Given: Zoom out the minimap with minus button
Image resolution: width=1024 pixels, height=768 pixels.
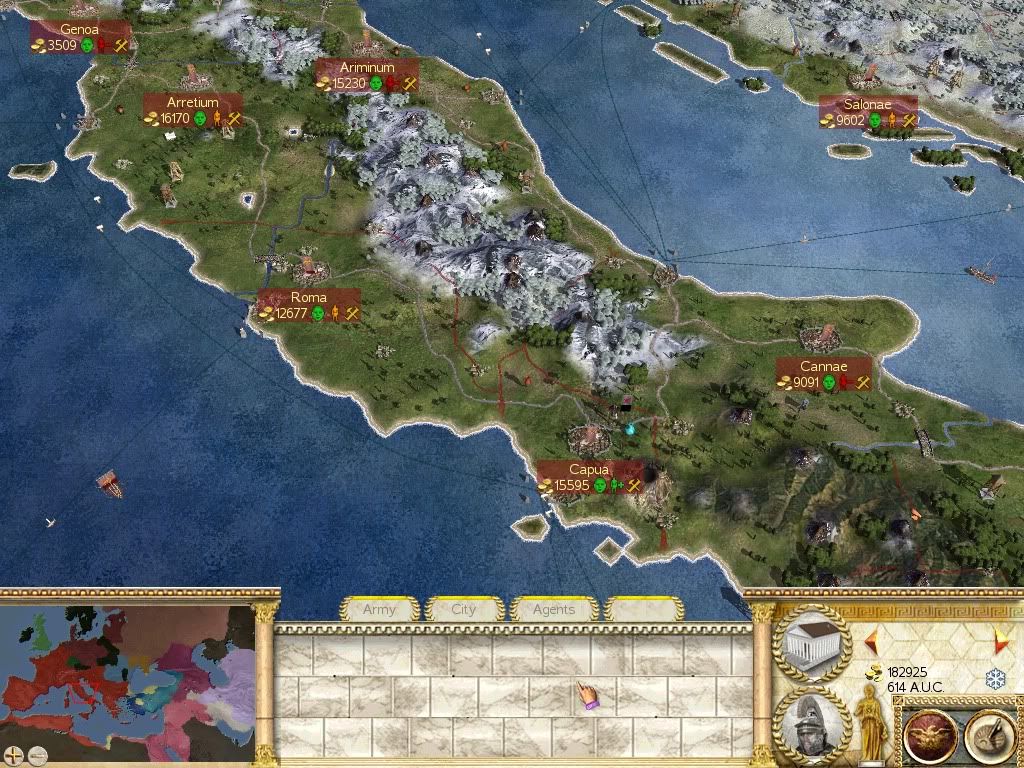Looking at the screenshot, I should click(x=37, y=754).
